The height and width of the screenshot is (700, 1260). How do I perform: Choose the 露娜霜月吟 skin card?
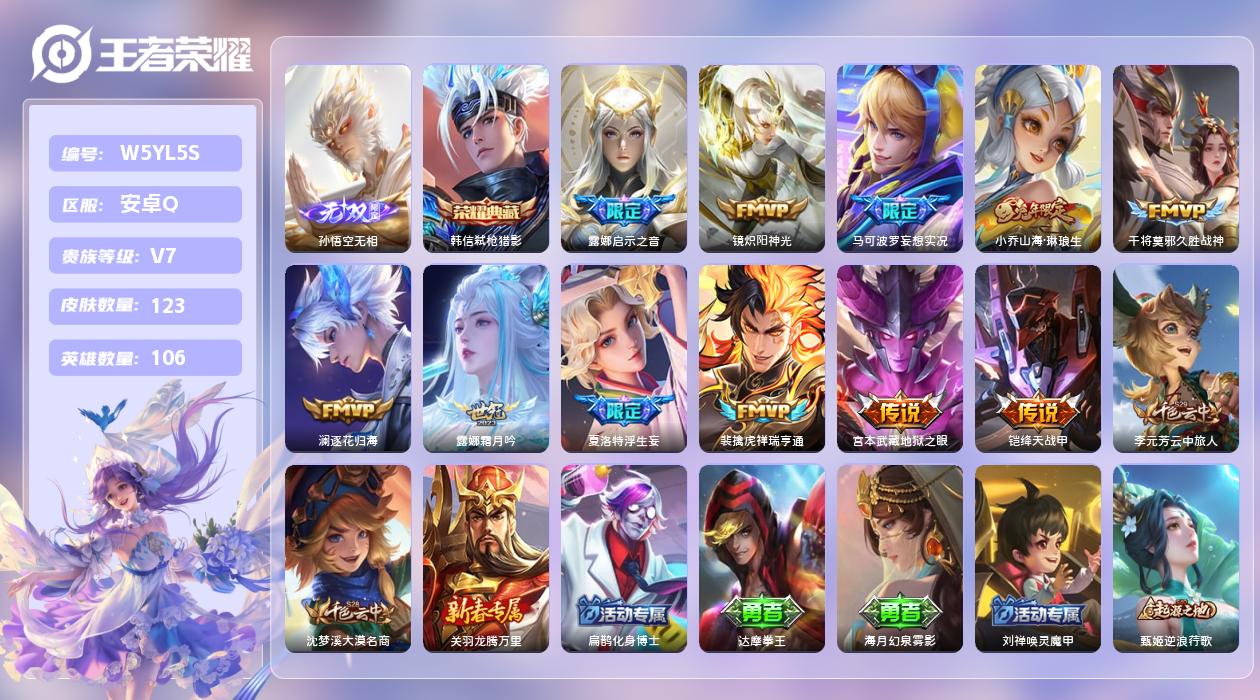[486, 358]
